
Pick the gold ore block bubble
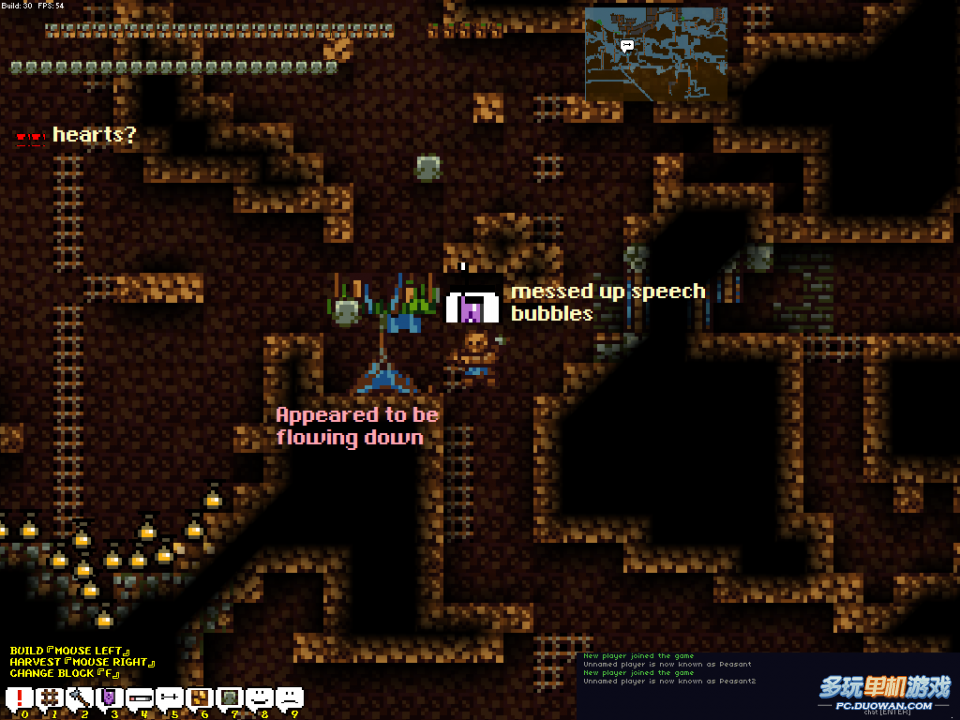pos(200,698)
